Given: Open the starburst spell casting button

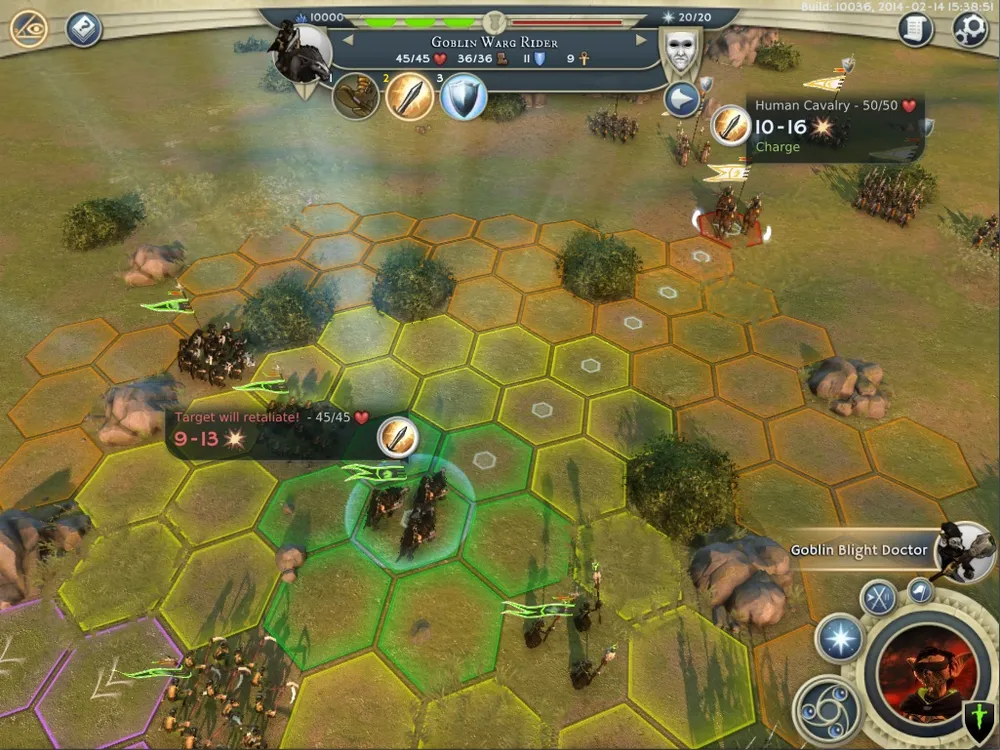Looking at the screenshot, I should pyautogui.click(x=839, y=638).
